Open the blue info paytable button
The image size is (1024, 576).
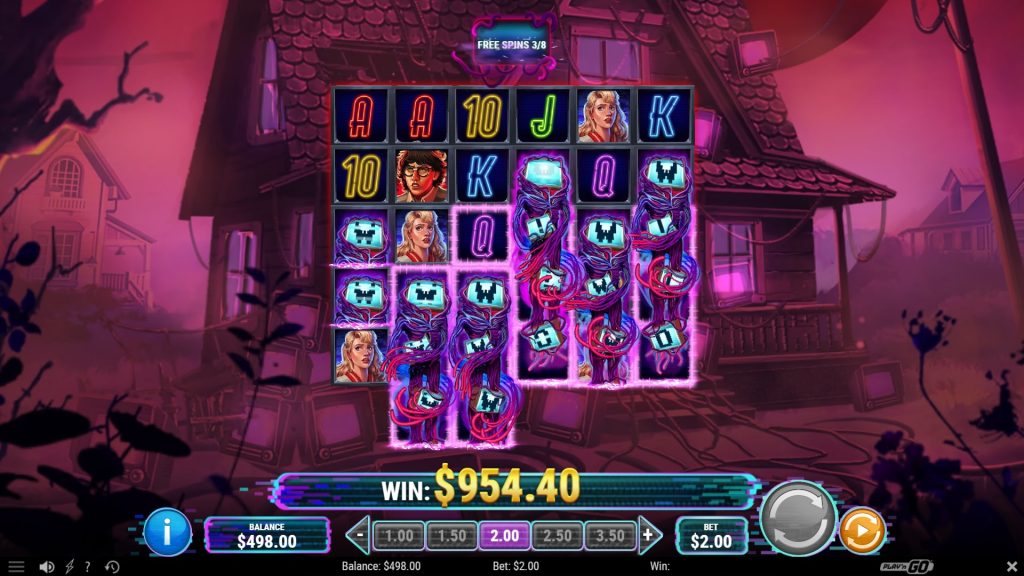(x=167, y=532)
